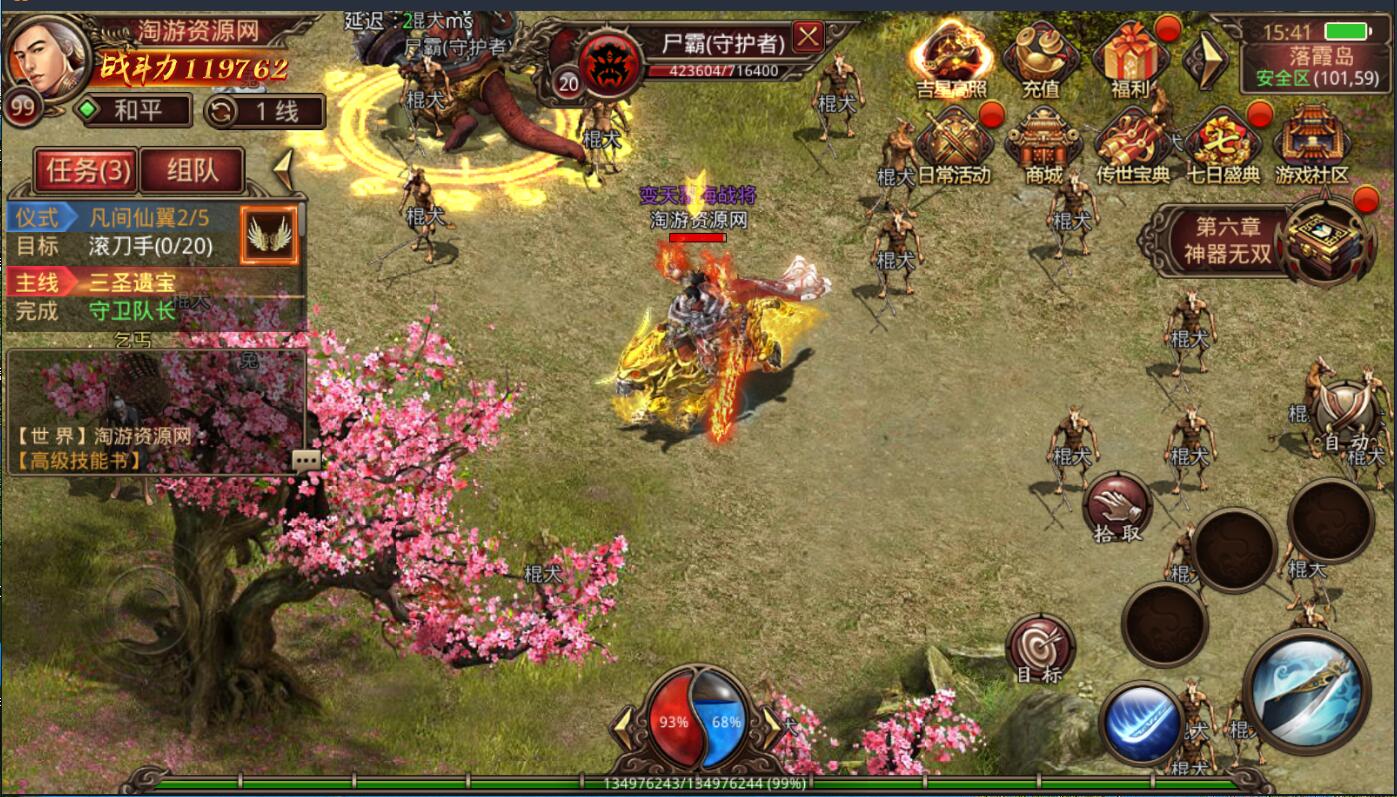This screenshot has width=1397, height=797.
Task: Change the 和平 peace attack mode
Action: click(136, 110)
